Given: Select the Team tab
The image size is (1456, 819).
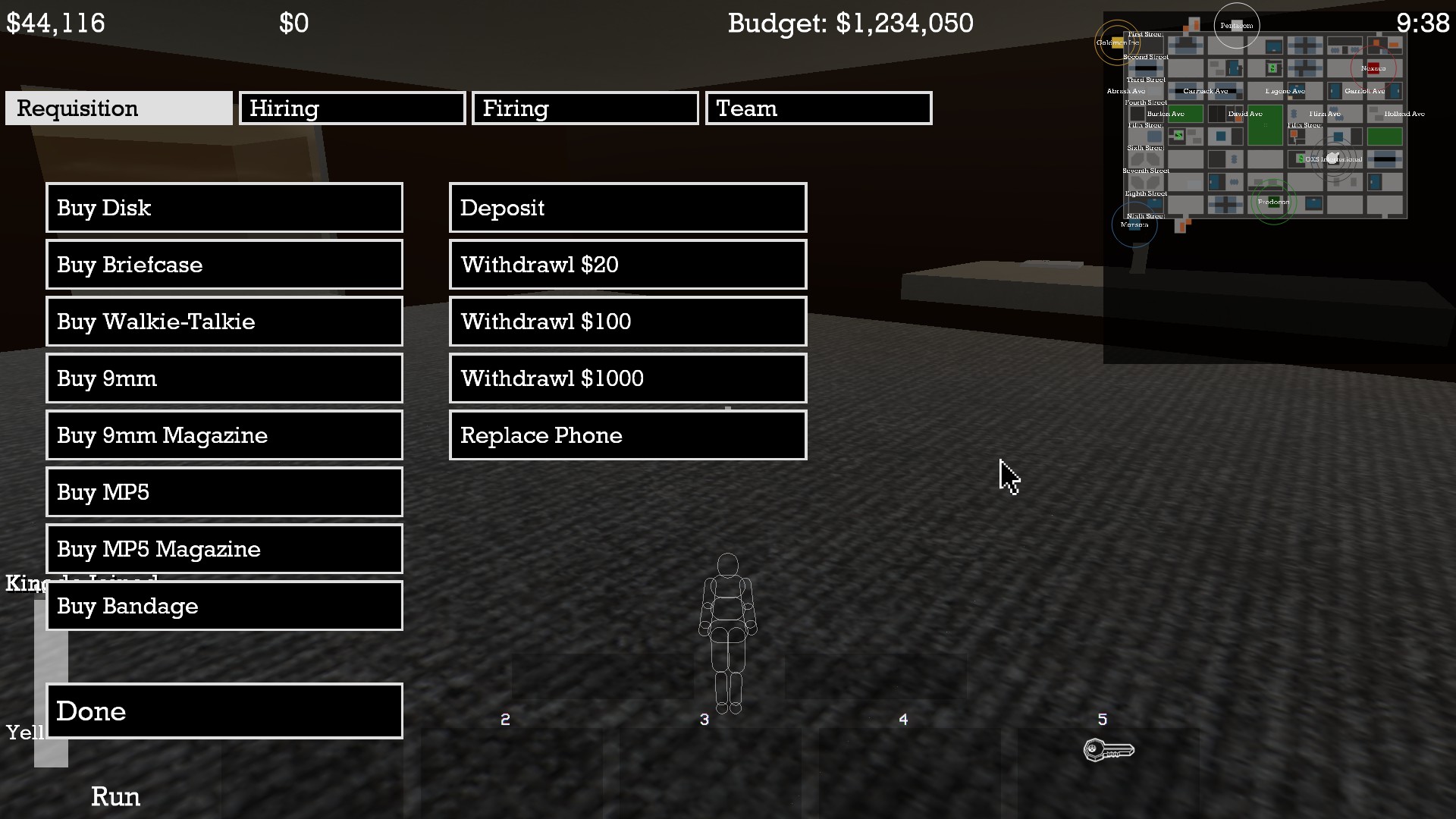Looking at the screenshot, I should click(x=817, y=108).
